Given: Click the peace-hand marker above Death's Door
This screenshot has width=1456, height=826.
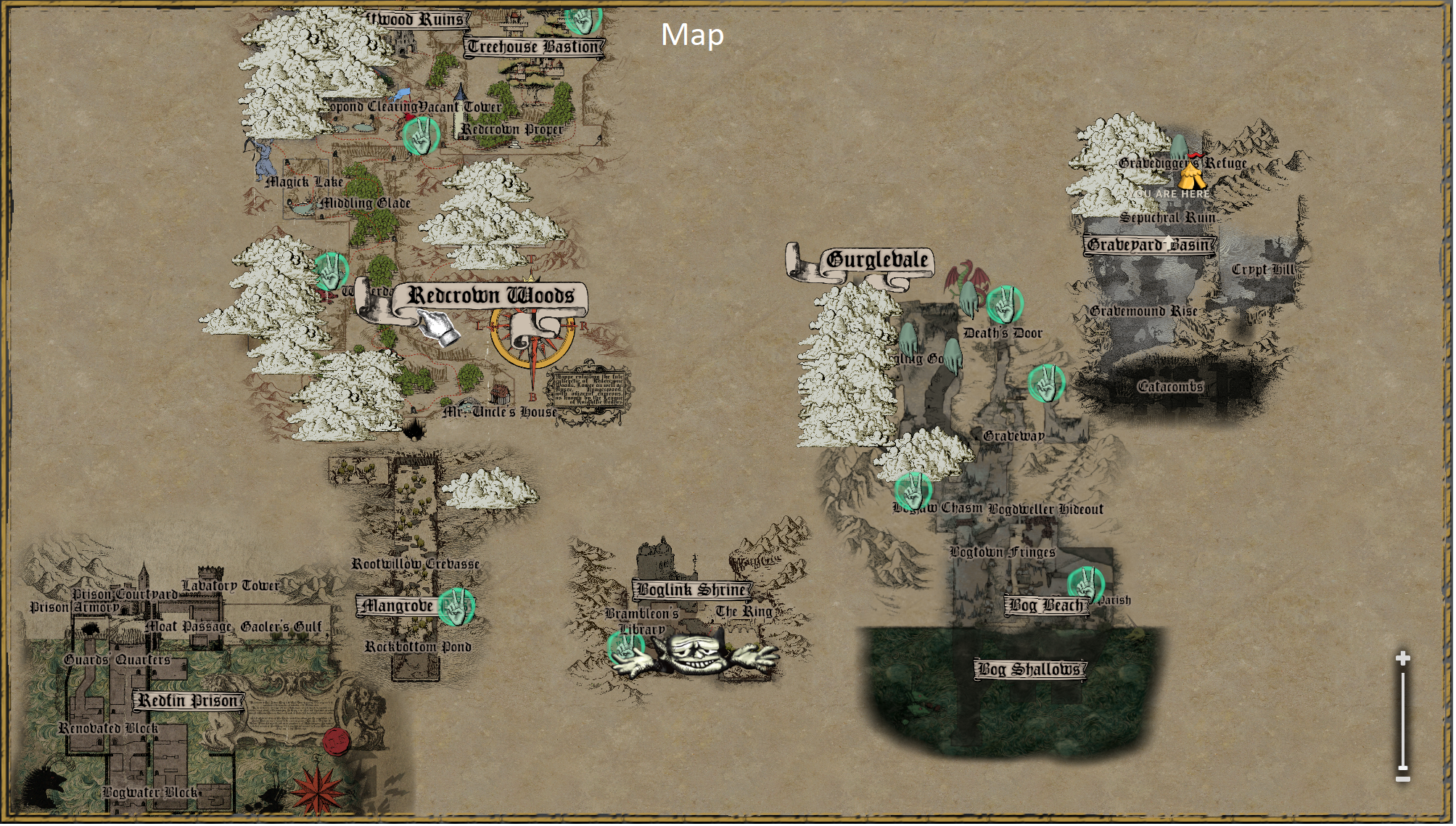Looking at the screenshot, I should tap(1005, 305).
